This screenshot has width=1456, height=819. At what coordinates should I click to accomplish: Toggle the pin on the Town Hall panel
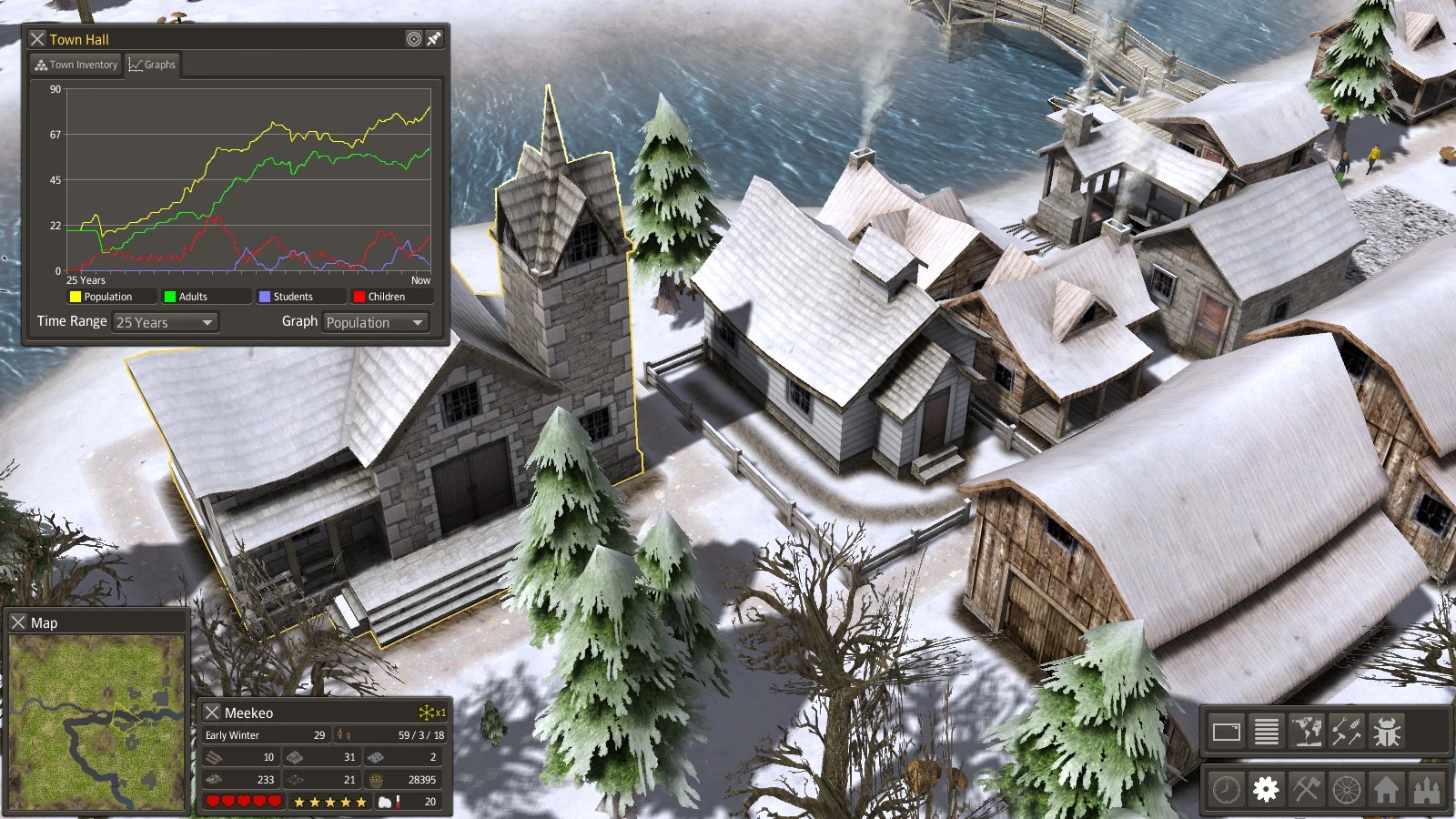click(x=435, y=39)
